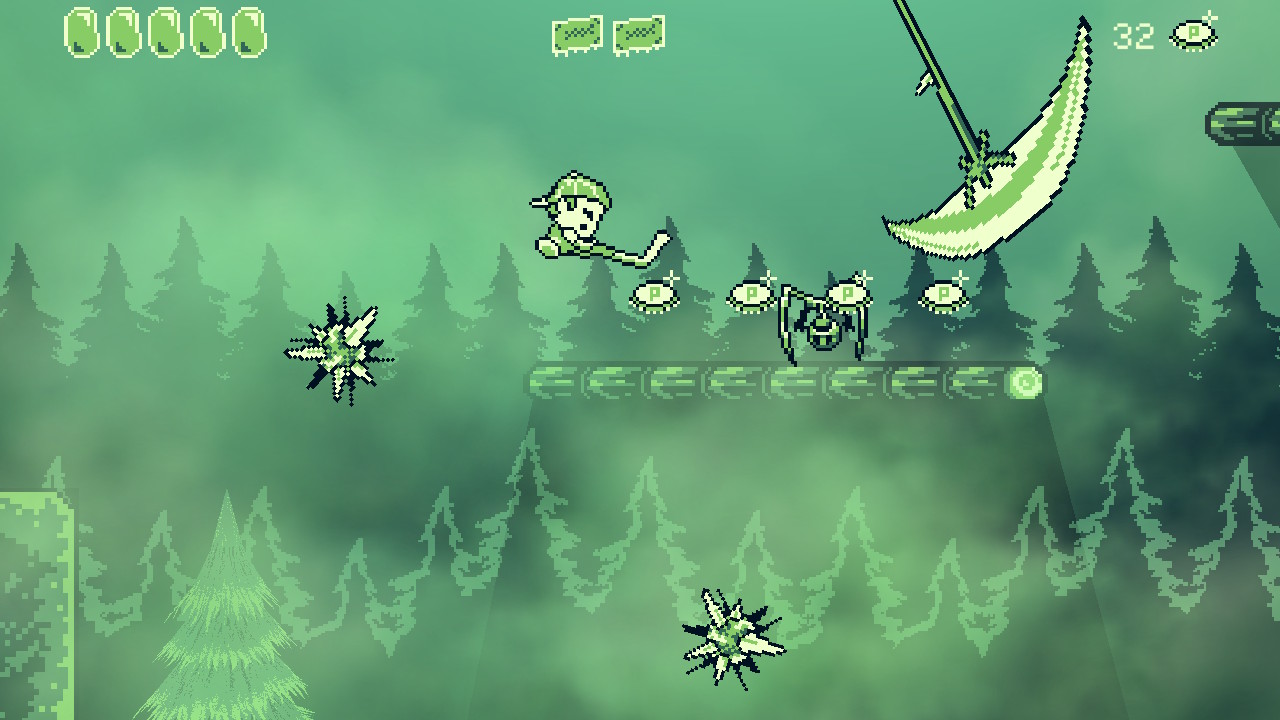Toggle the glowing orb at the conveyor's right end

[1025, 382]
